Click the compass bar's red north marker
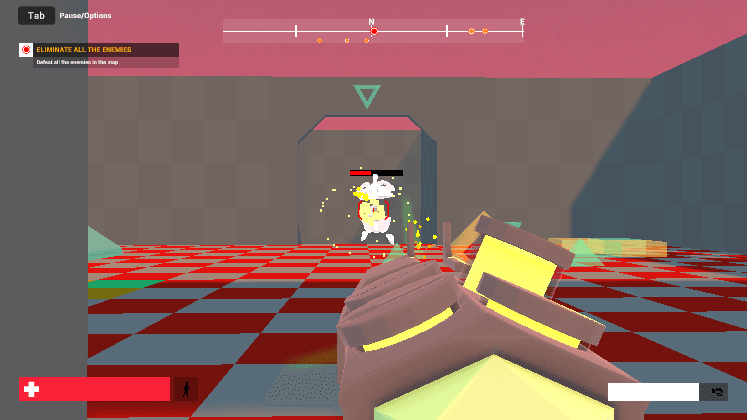Screen dimensions: 747x420 [x=374, y=32]
